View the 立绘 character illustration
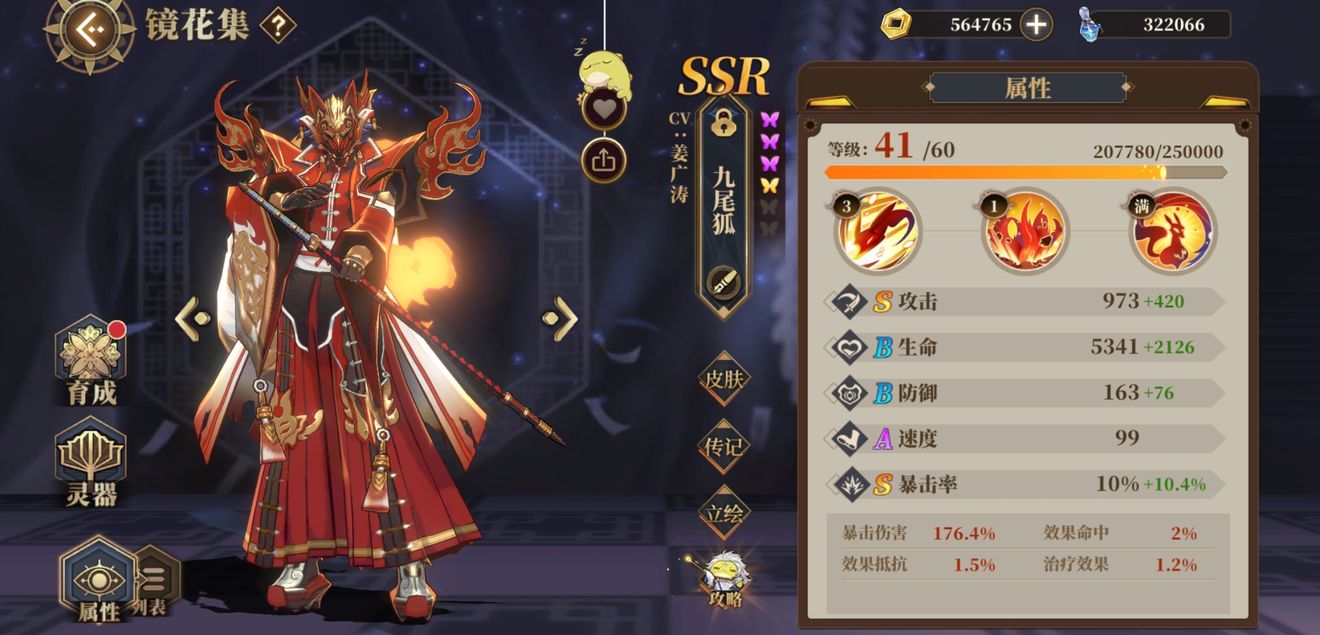Screen dimensions: 1320x635 click(x=723, y=513)
